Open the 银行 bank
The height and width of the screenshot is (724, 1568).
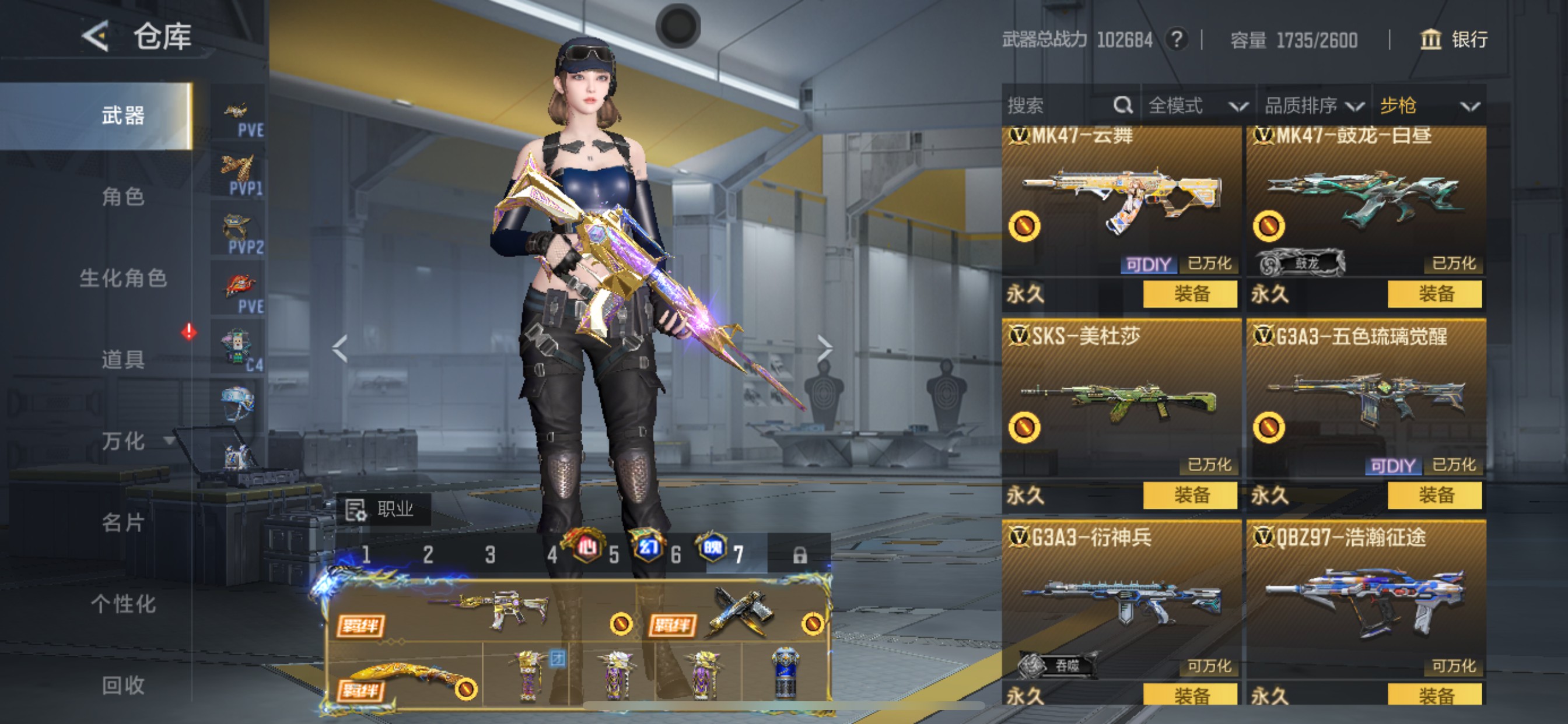point(1454,40)
